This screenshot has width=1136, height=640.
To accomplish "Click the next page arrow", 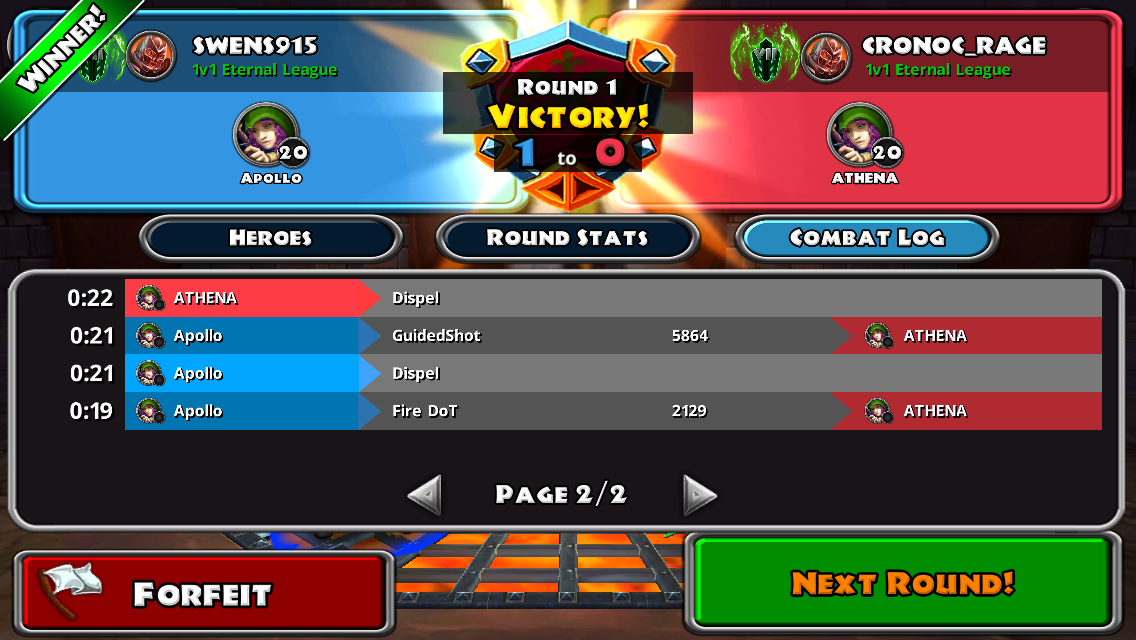I will [x=699, y=494].
